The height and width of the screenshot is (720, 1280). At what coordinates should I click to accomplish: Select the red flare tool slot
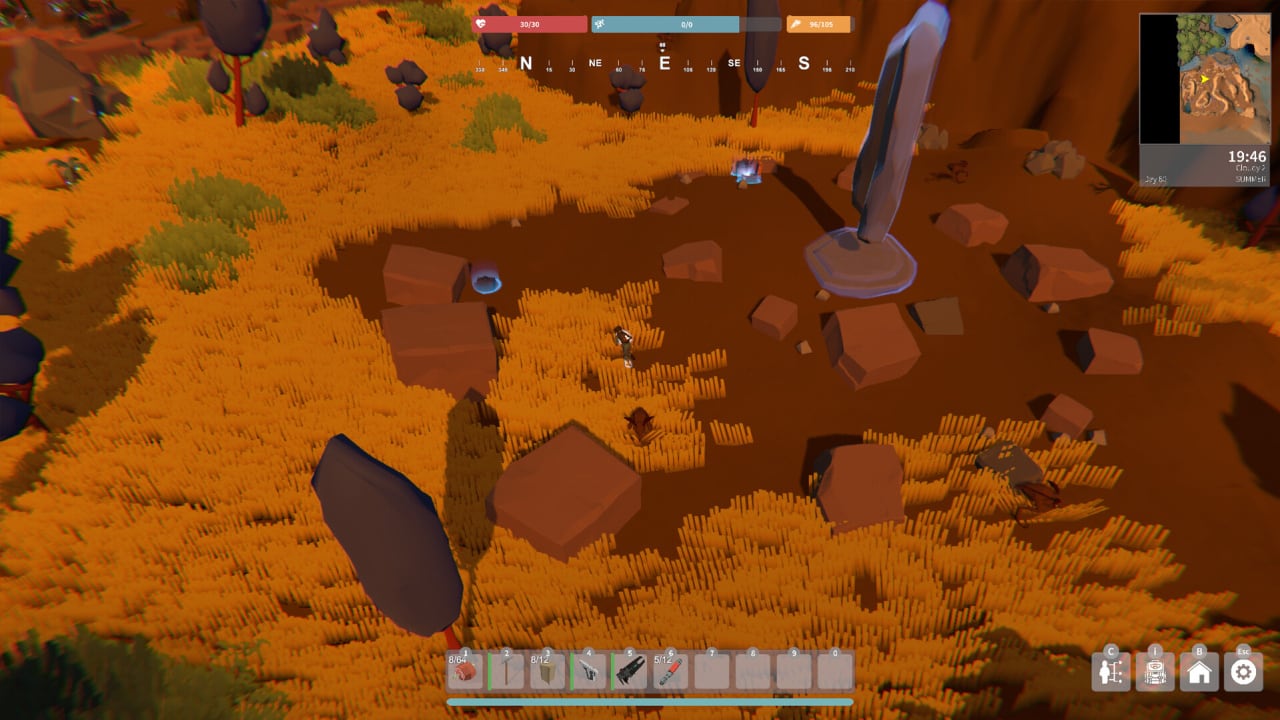click(x=671, y=671)
